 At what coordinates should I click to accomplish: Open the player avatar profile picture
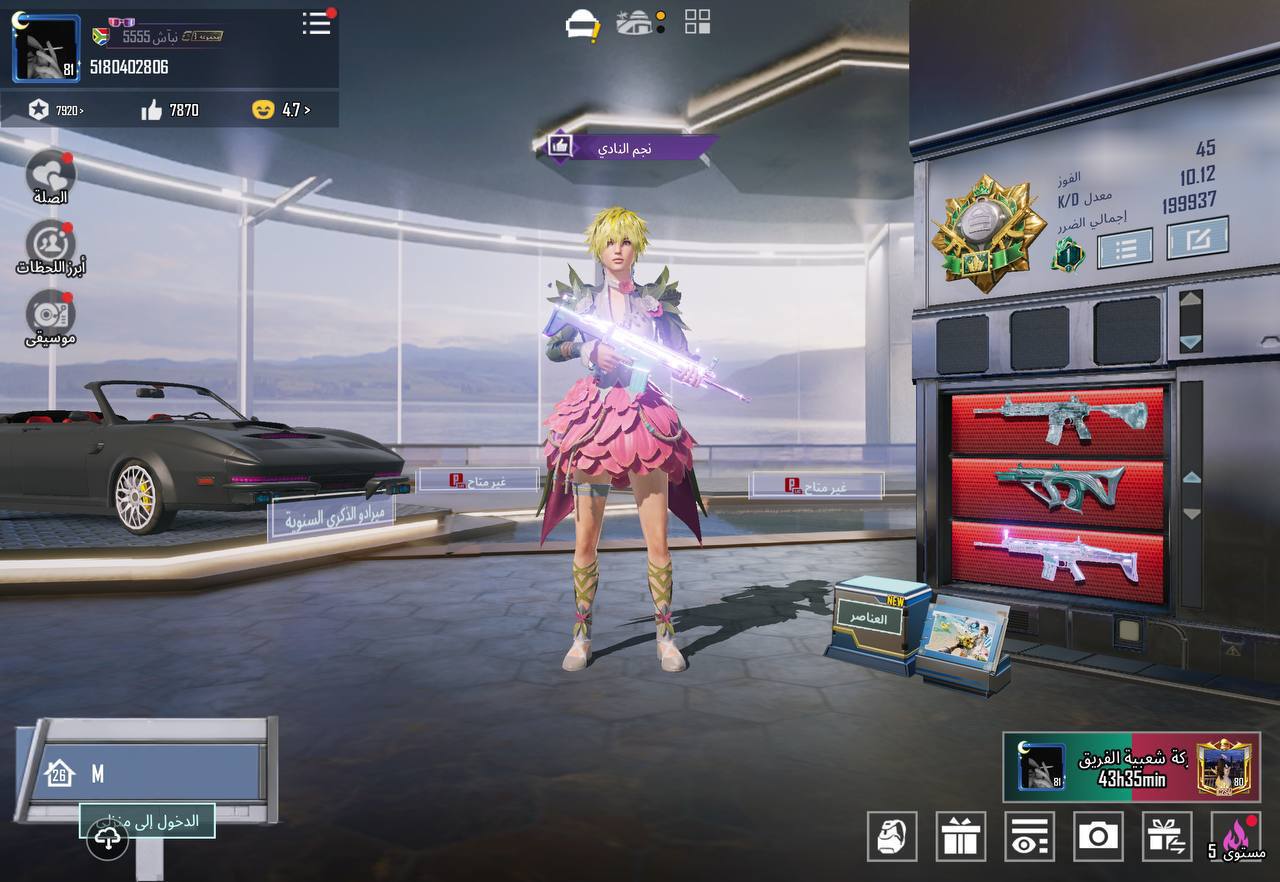[46, 48]
